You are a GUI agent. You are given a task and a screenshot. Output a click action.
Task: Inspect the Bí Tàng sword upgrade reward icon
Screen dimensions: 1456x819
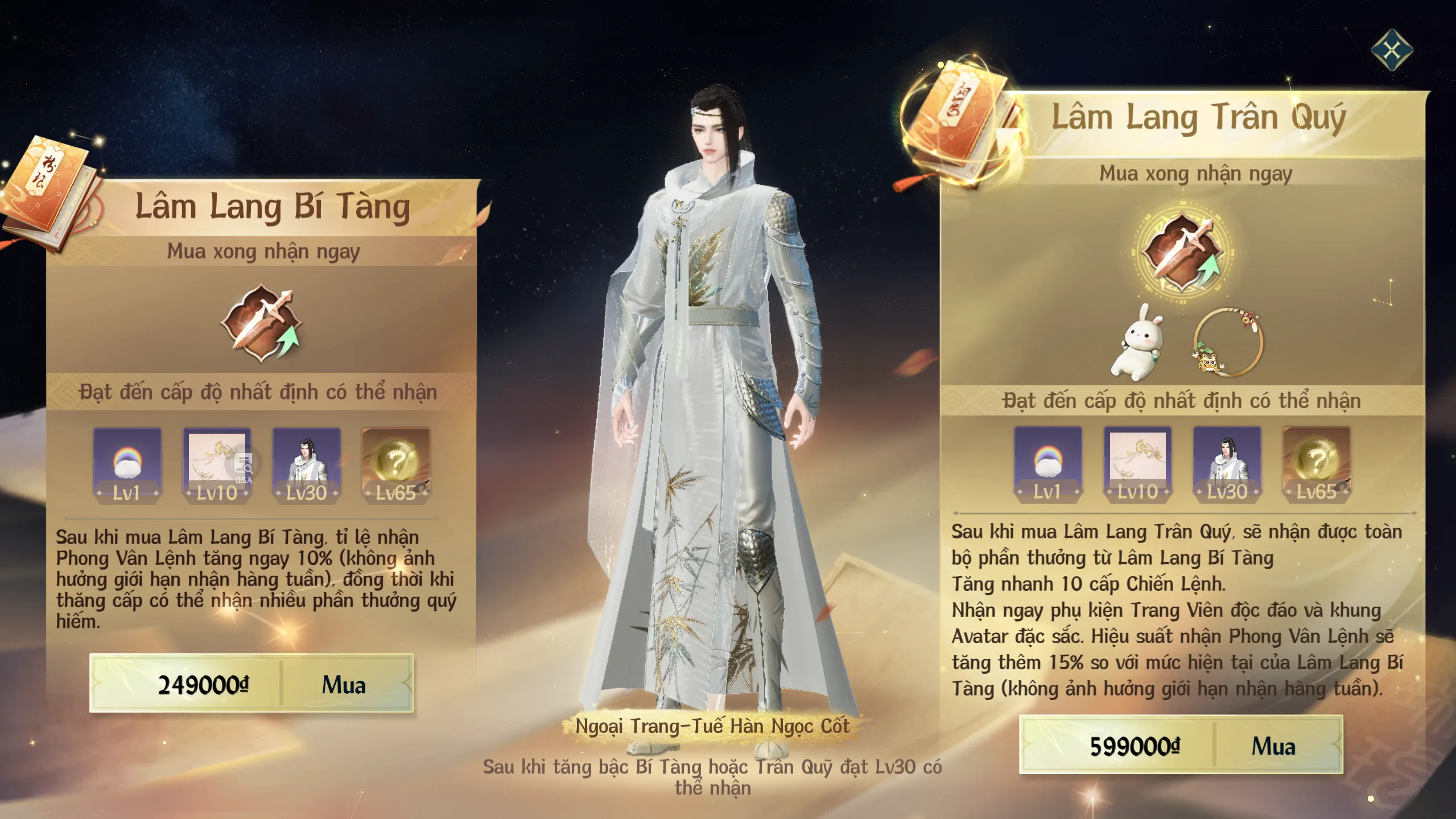point(262,323)
